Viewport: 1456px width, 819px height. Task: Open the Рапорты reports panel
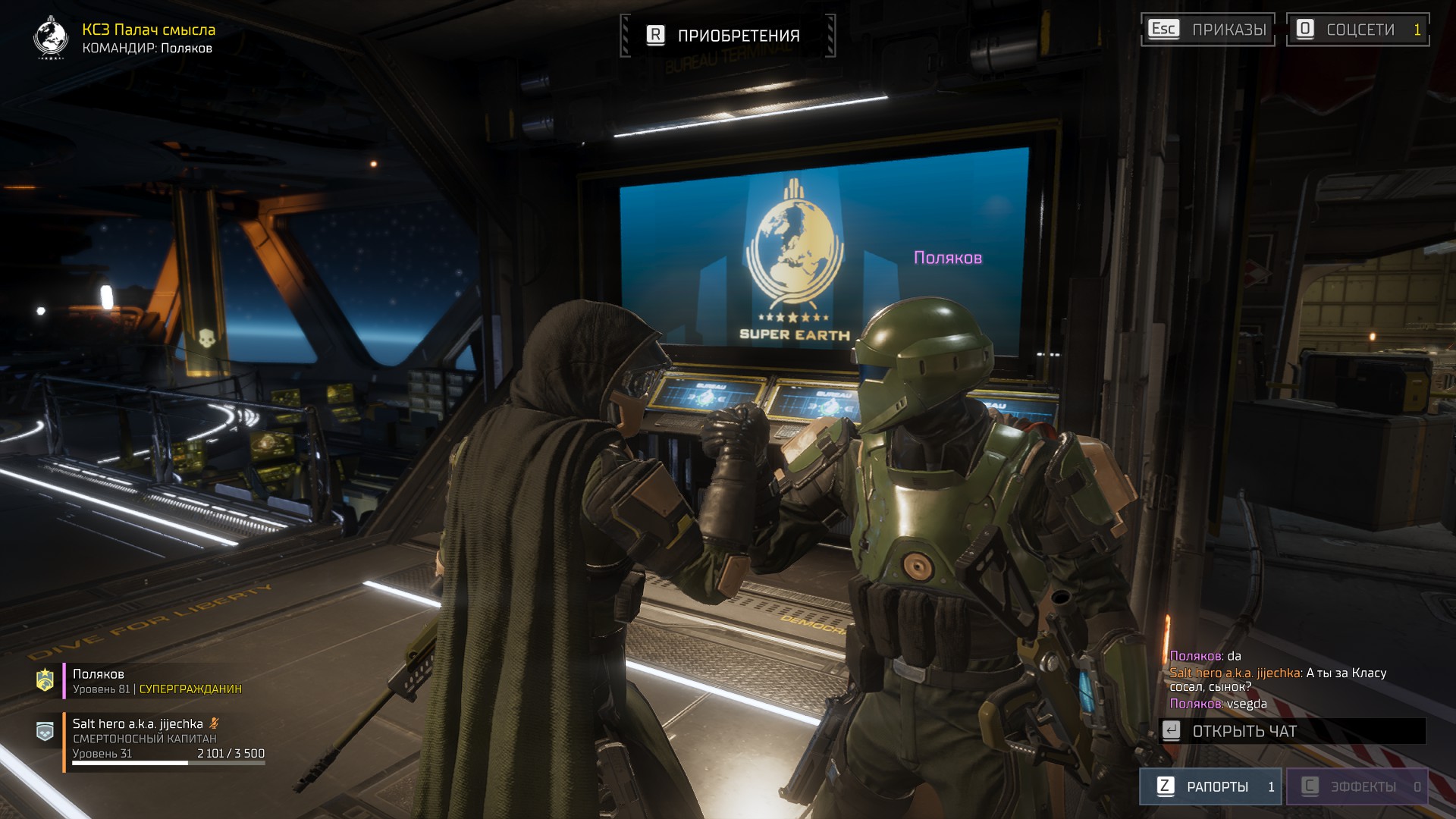[1210, 786]
